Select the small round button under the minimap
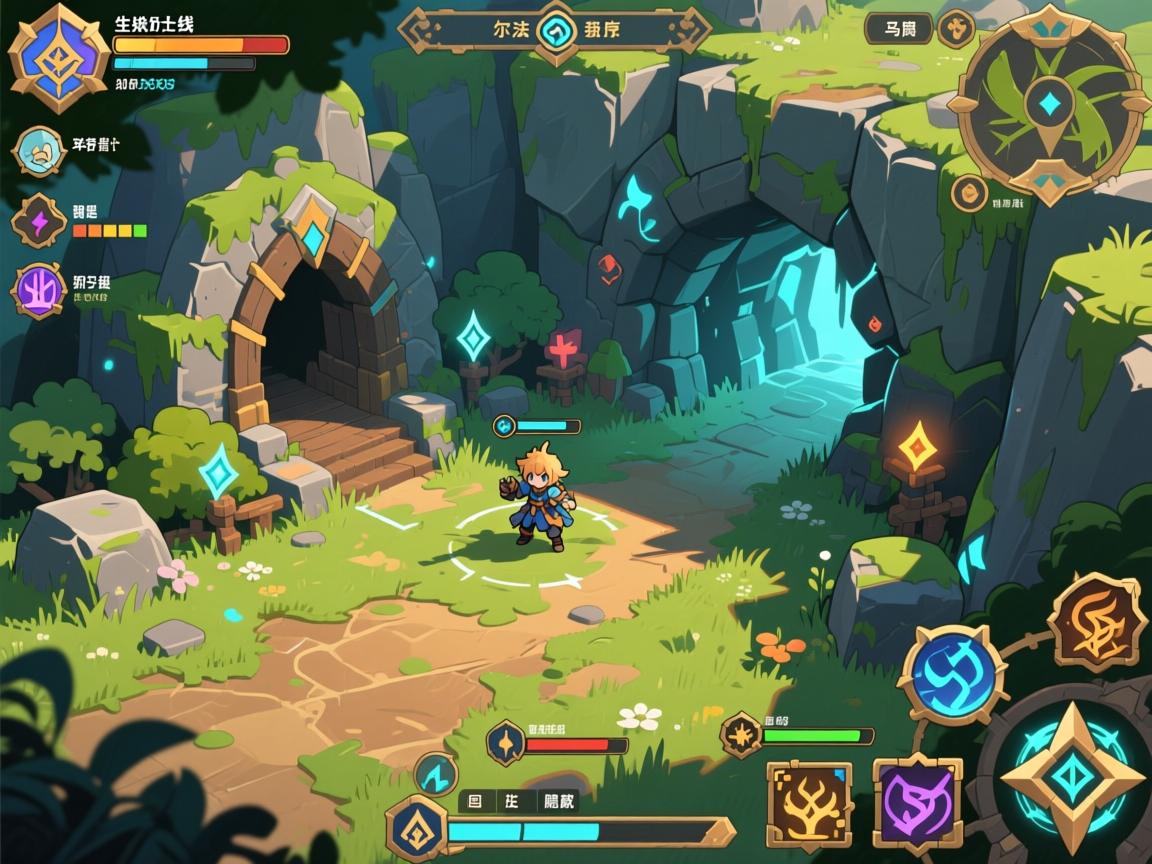The height and width of the screenshot is (864, 1152). tap(968, 193)
